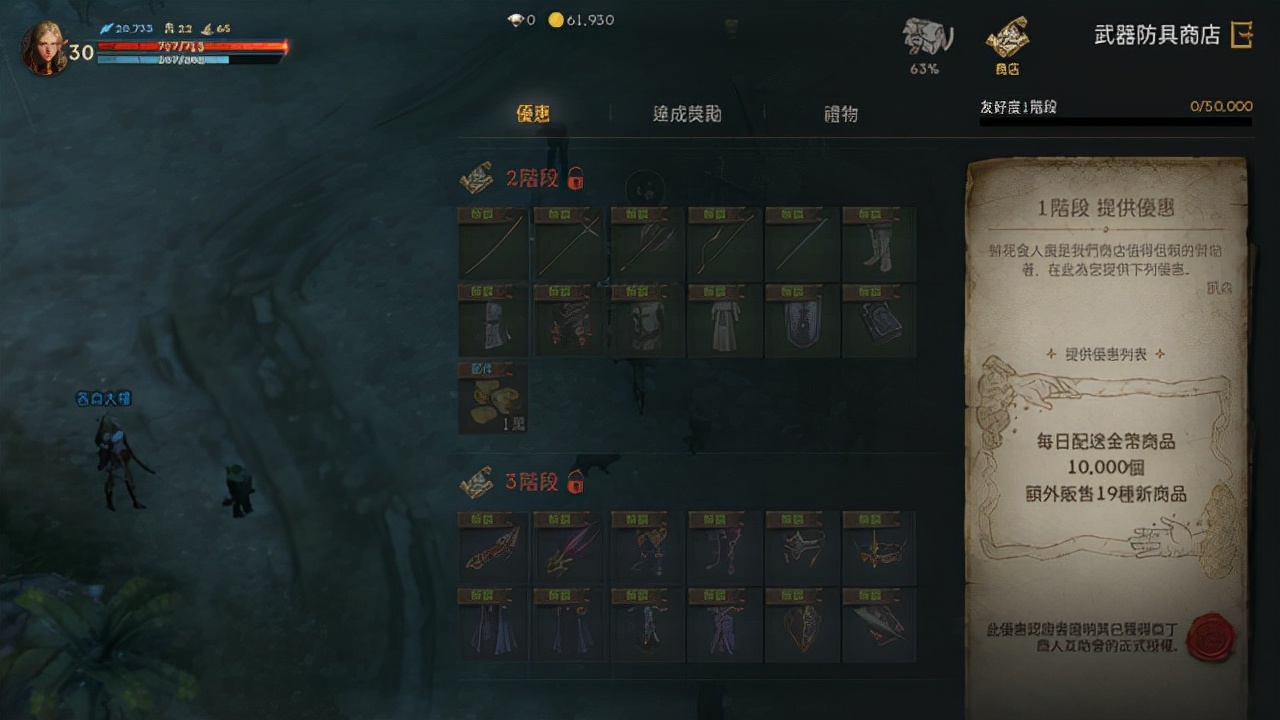Select the boots item in tier 2 weapons row

(879, 245)
